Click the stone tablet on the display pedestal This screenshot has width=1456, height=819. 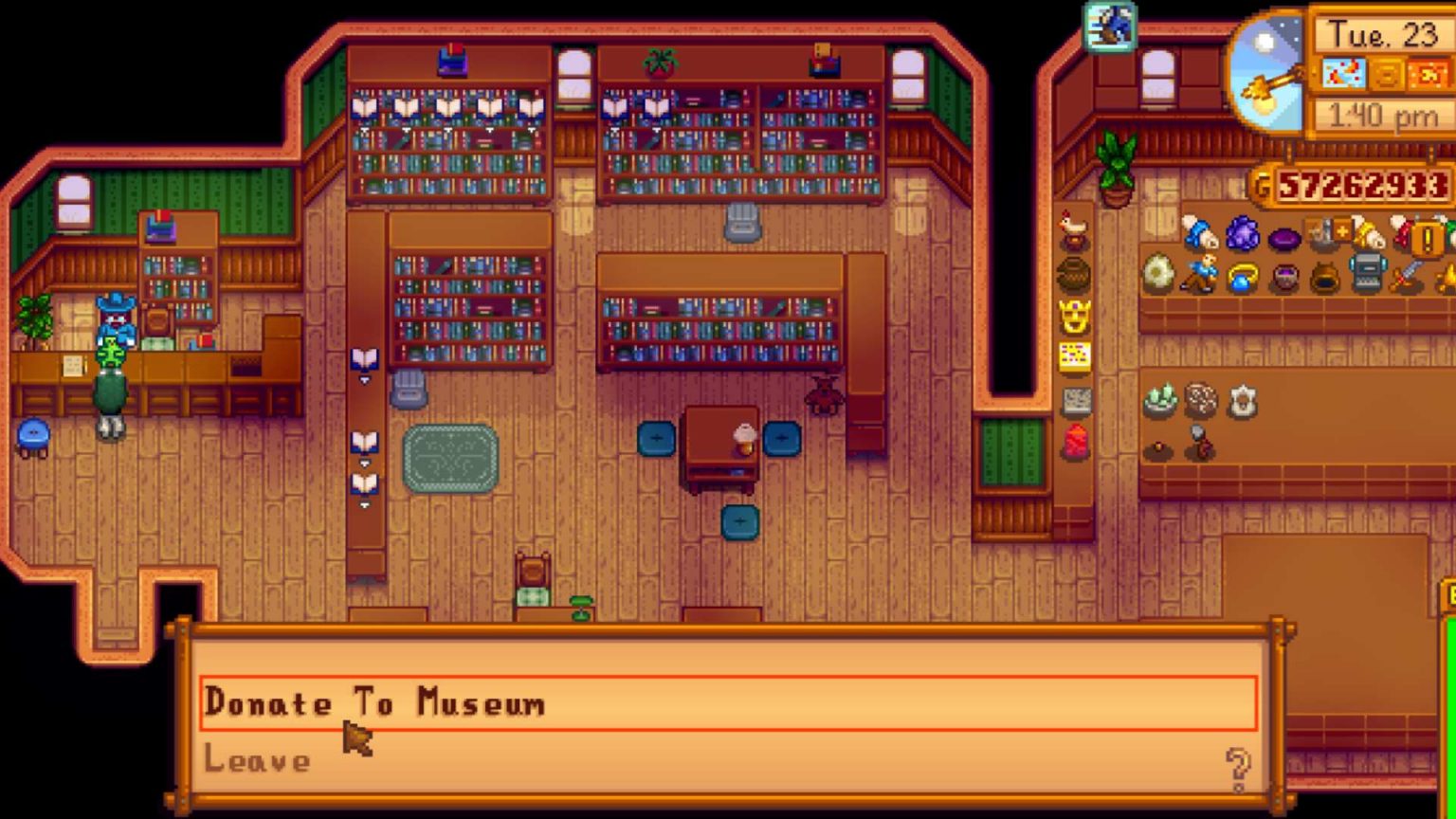(x=1074, y=400)
